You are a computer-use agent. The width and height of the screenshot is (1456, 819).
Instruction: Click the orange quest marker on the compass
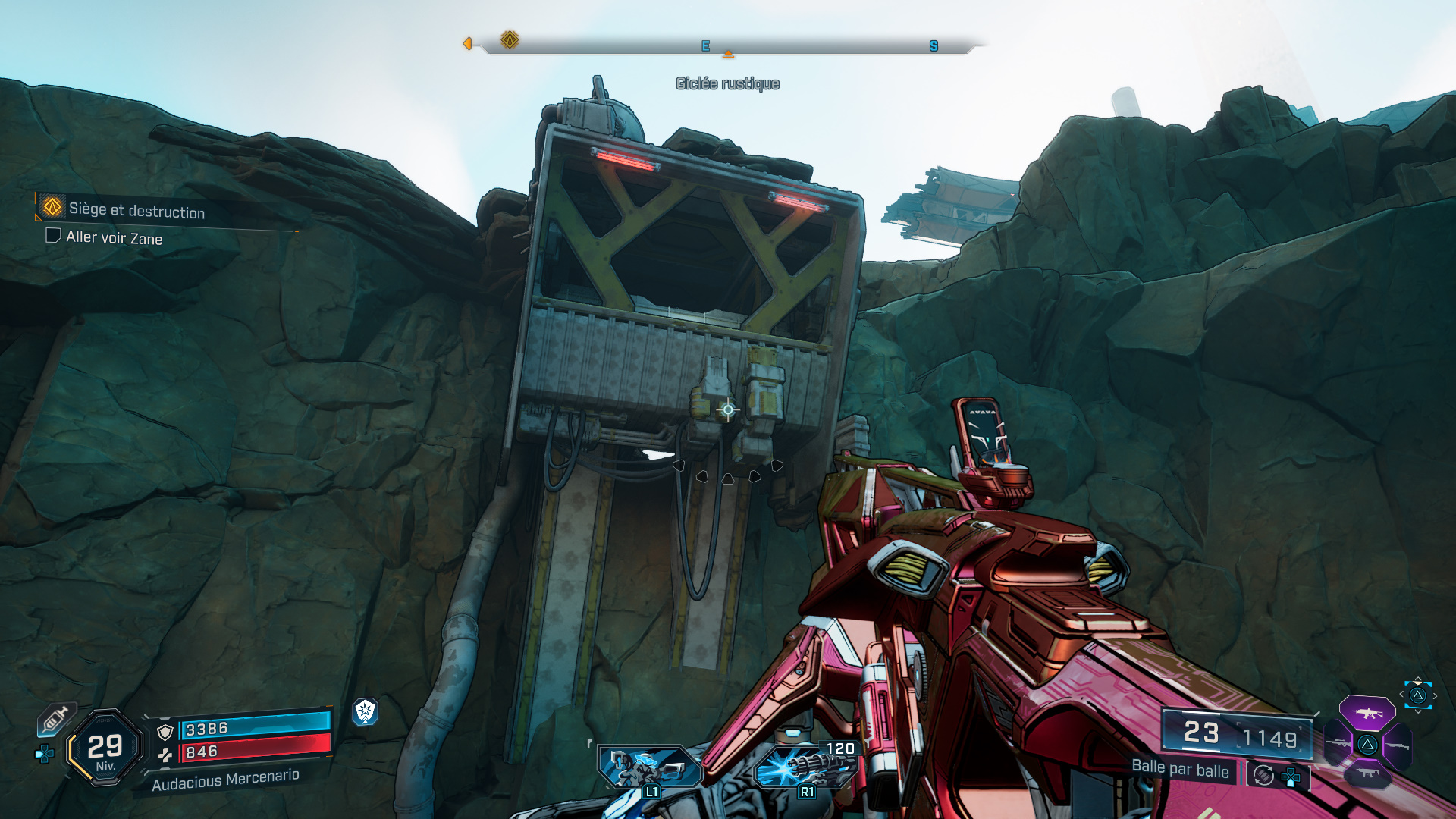(510, 39)
